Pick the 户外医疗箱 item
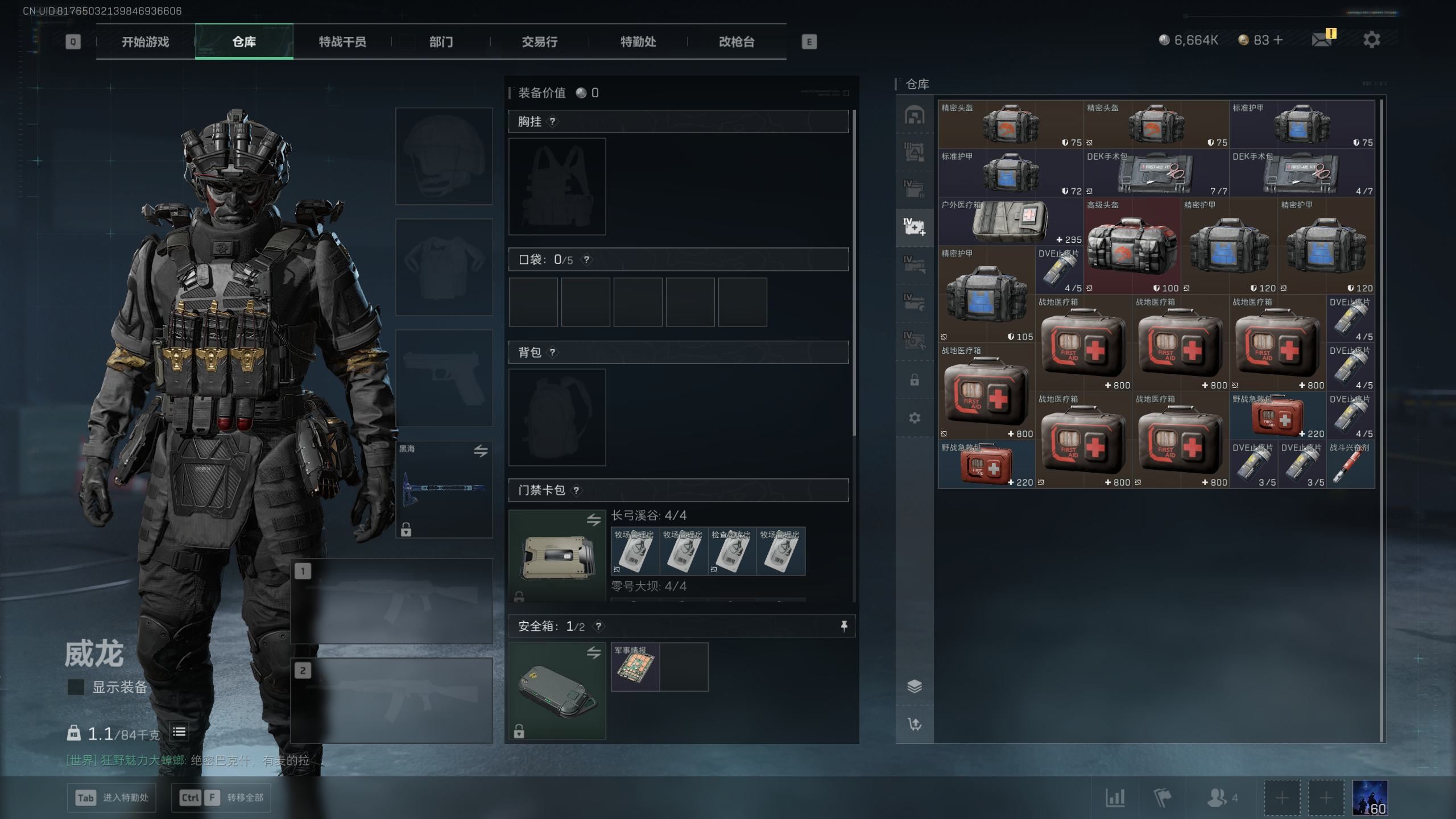The height and width of the screenshot is (819, 1456). [1010, 222]
